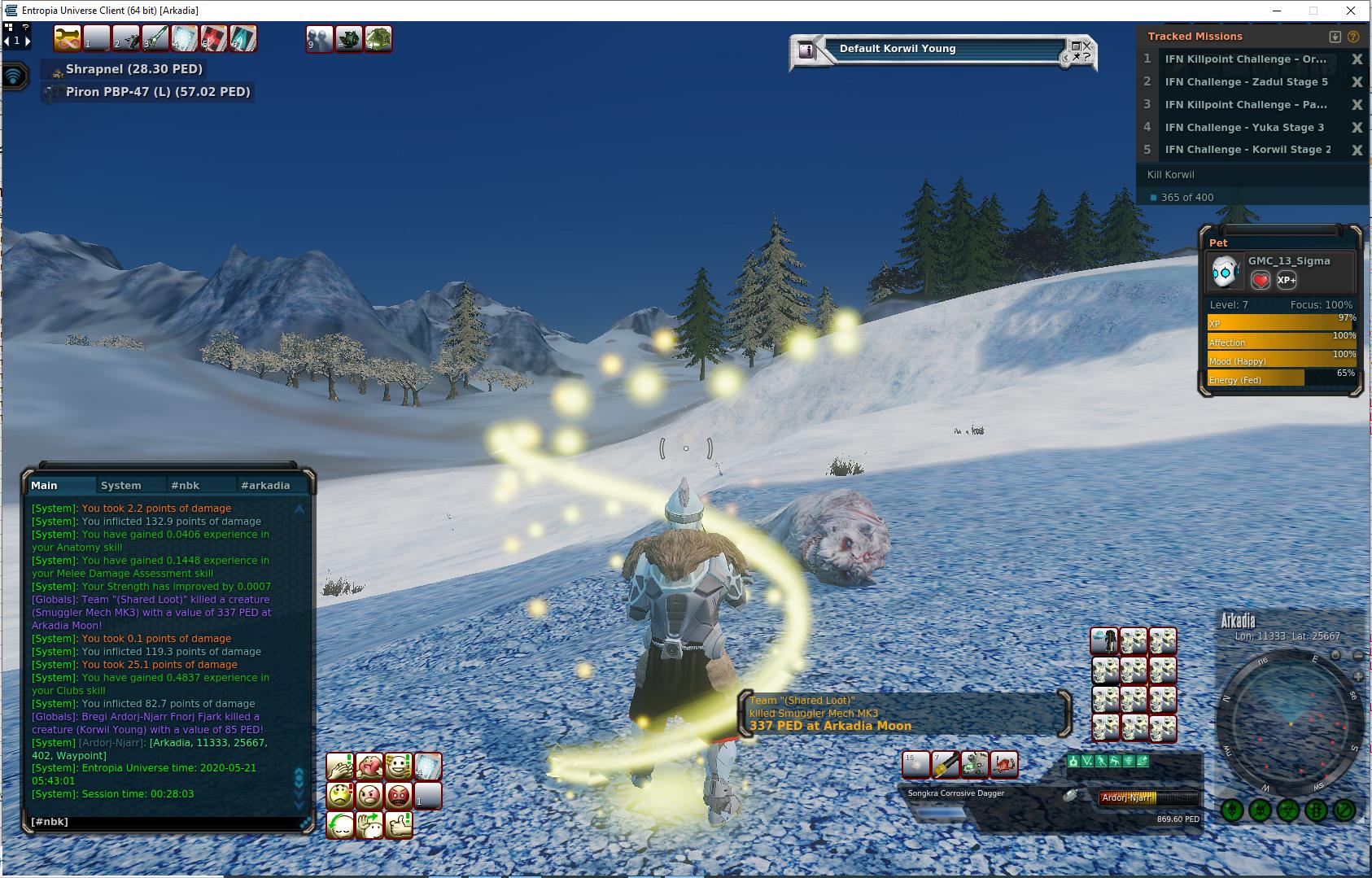Screen dimensions: 1372x878
Task: Use the thumbs up emote
Action: pyautogui.click(x=399, y=824)
